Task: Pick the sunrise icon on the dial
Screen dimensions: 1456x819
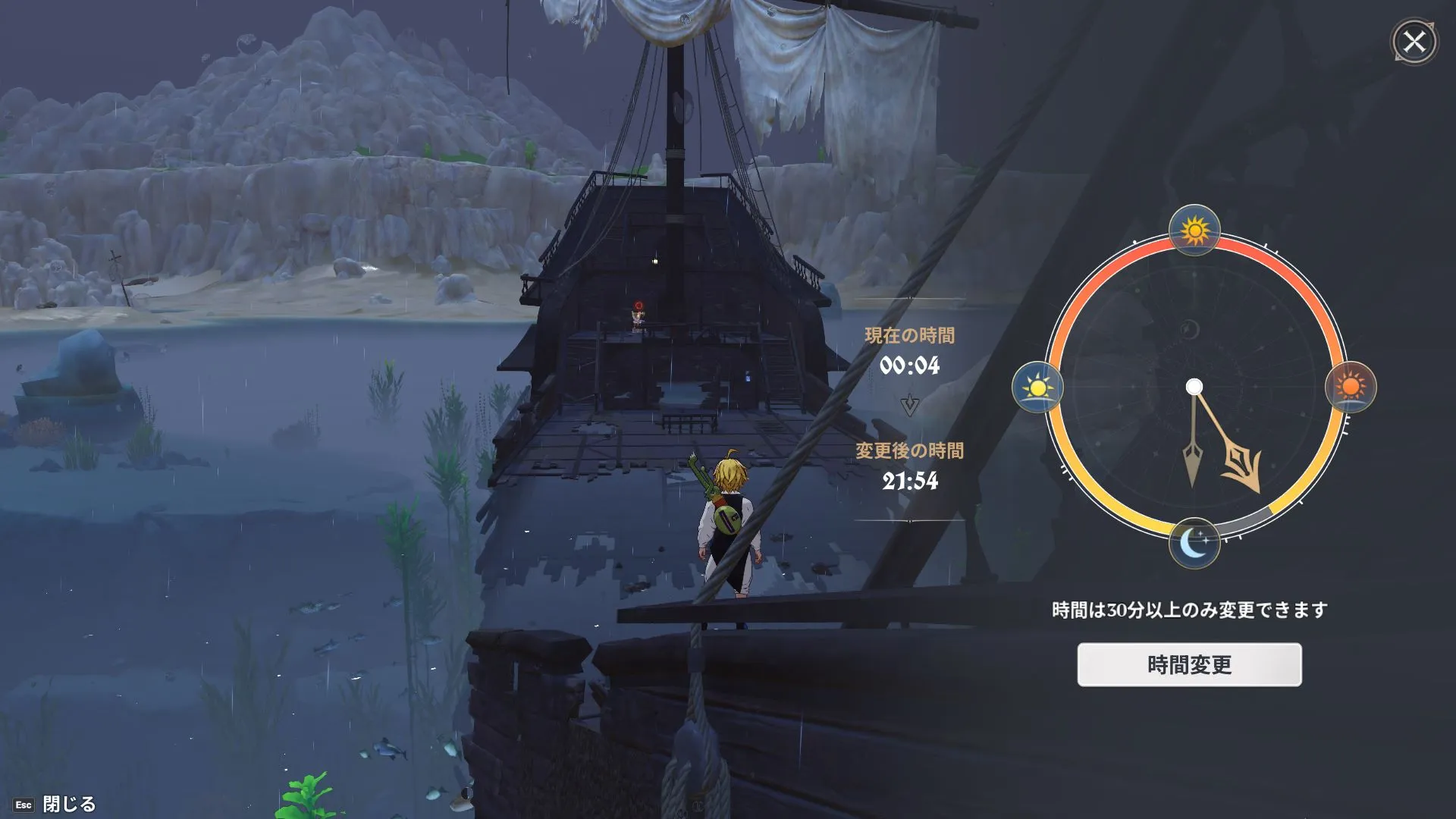Action: pos(1037,388)
